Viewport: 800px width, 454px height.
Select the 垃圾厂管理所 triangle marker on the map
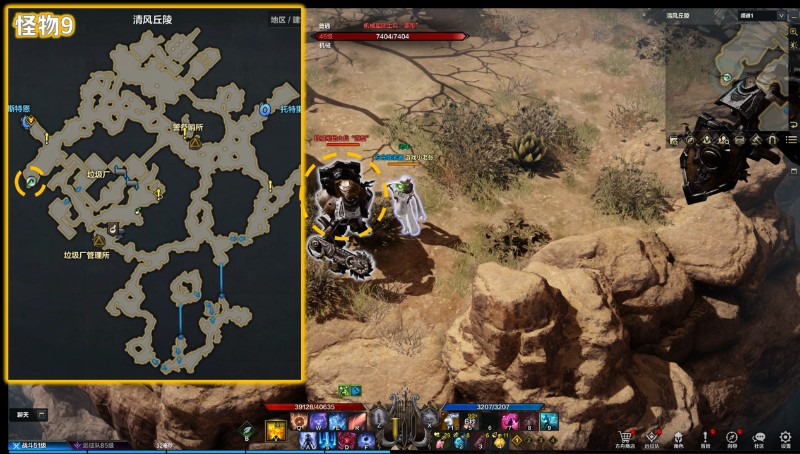99,240
